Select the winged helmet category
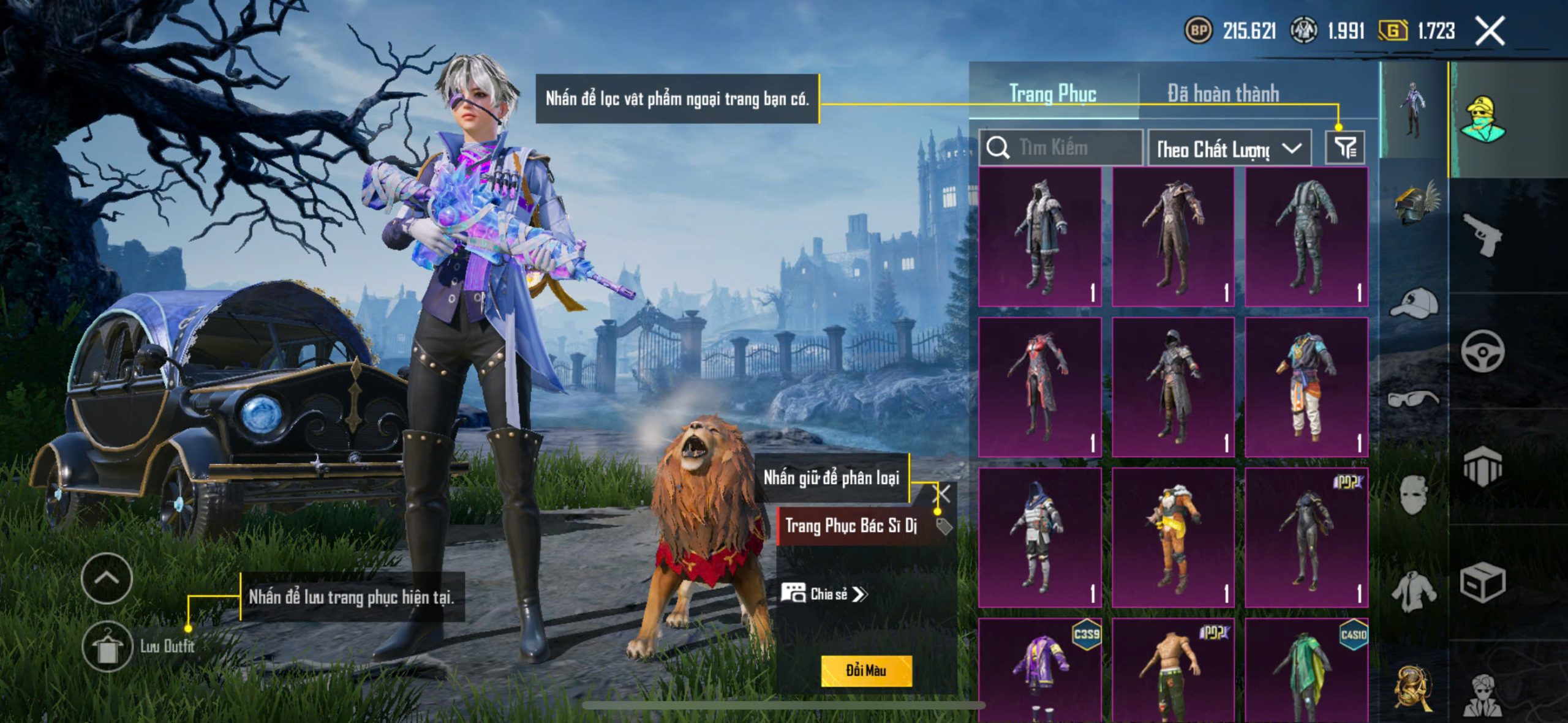Viewport: 1568px width, 723px height. (x=1415, y=203)
